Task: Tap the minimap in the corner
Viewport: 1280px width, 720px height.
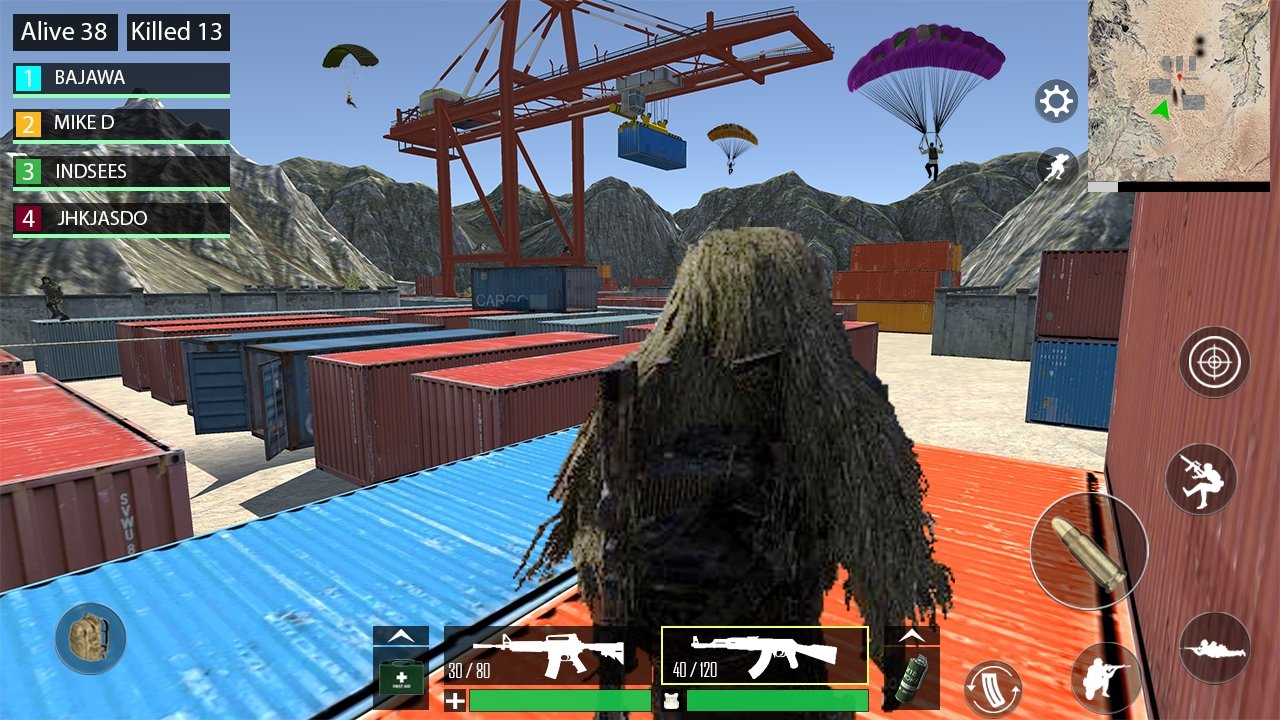Action: click(1178, 90)
